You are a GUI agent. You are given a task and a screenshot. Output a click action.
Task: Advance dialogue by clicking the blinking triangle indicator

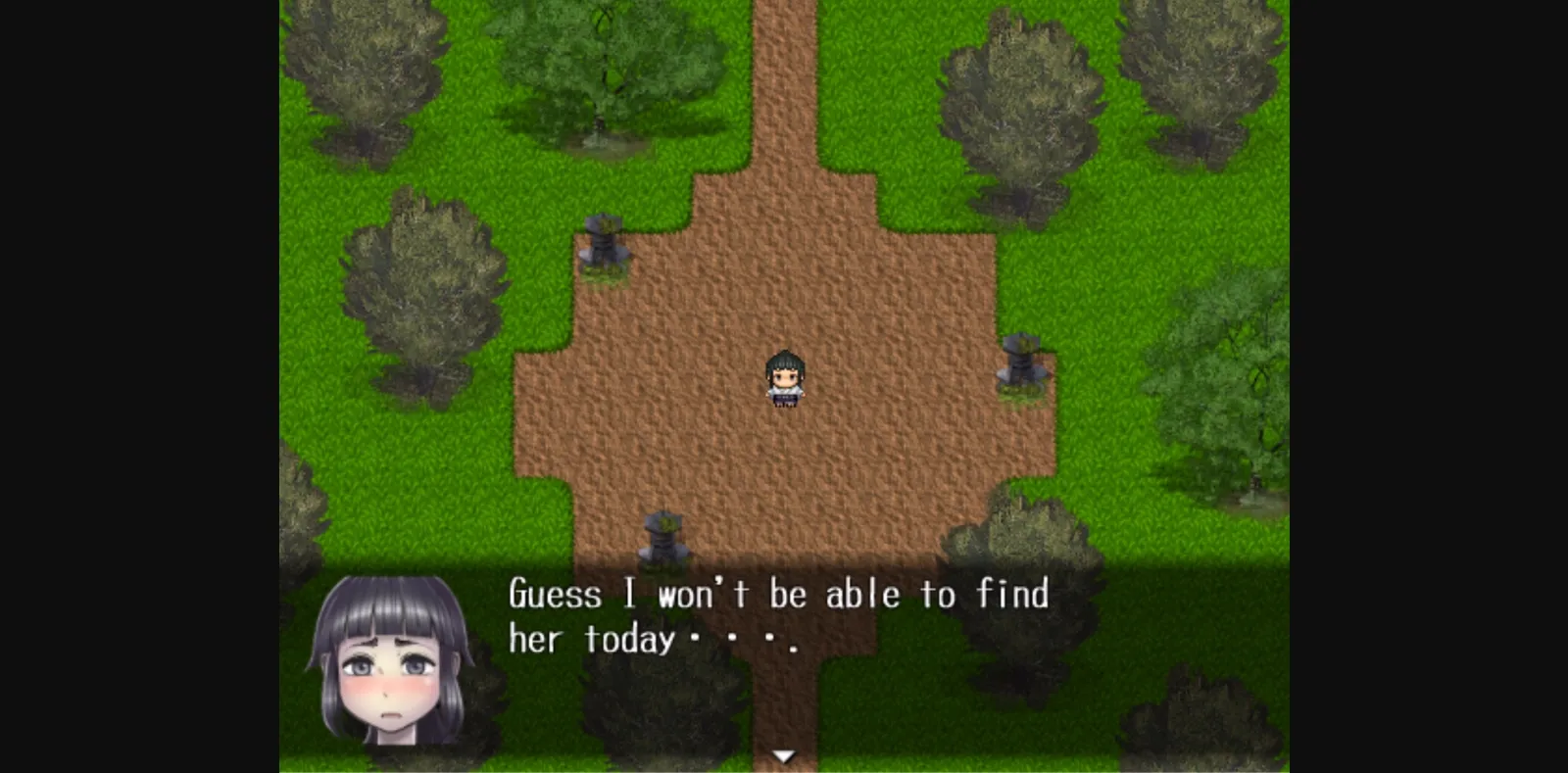(784, 754)
